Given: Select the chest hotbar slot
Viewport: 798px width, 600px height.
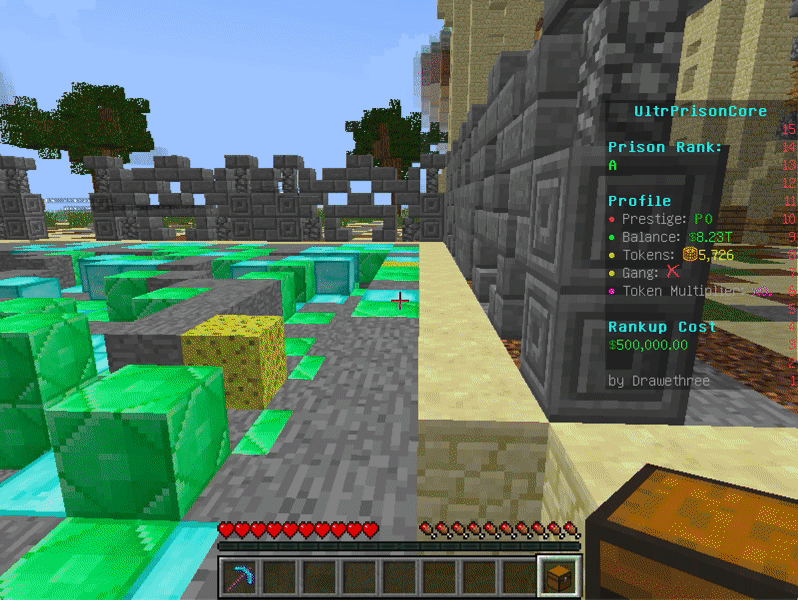Looking at the screenshot, I should pyautogui.click(x=558, y=578).
